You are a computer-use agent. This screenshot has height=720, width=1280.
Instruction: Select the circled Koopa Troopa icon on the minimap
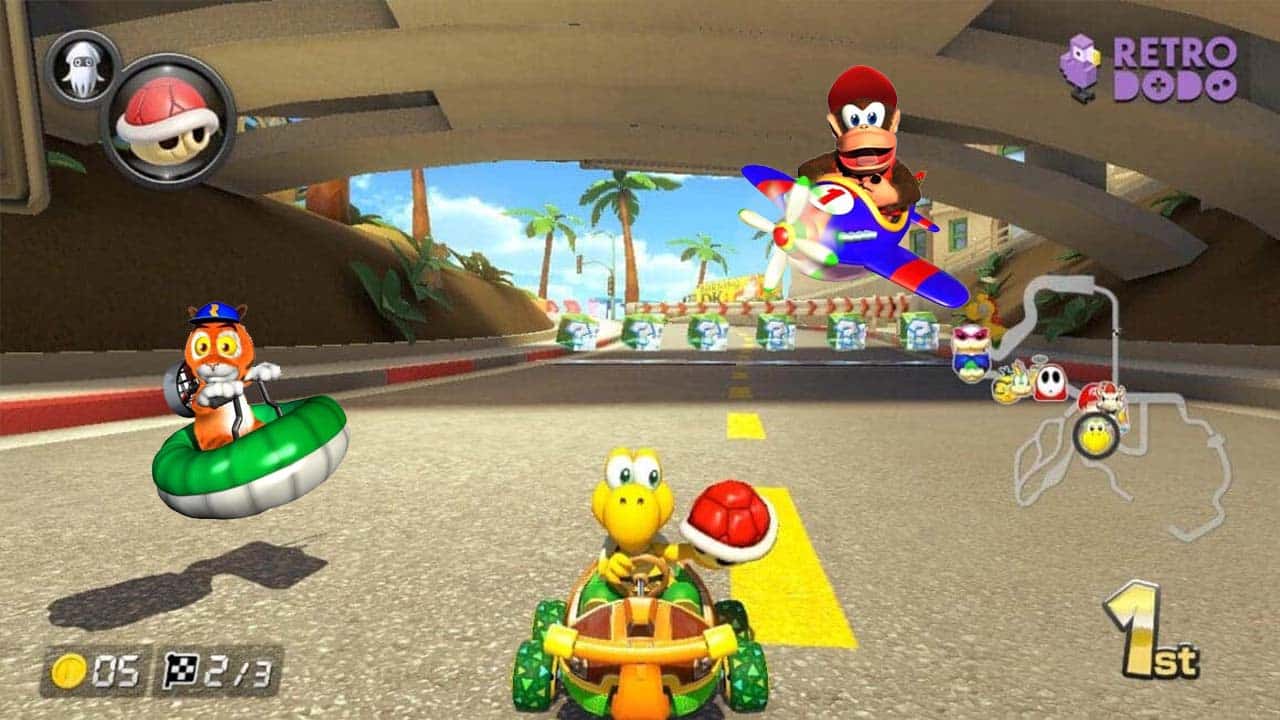(1096, 437)
